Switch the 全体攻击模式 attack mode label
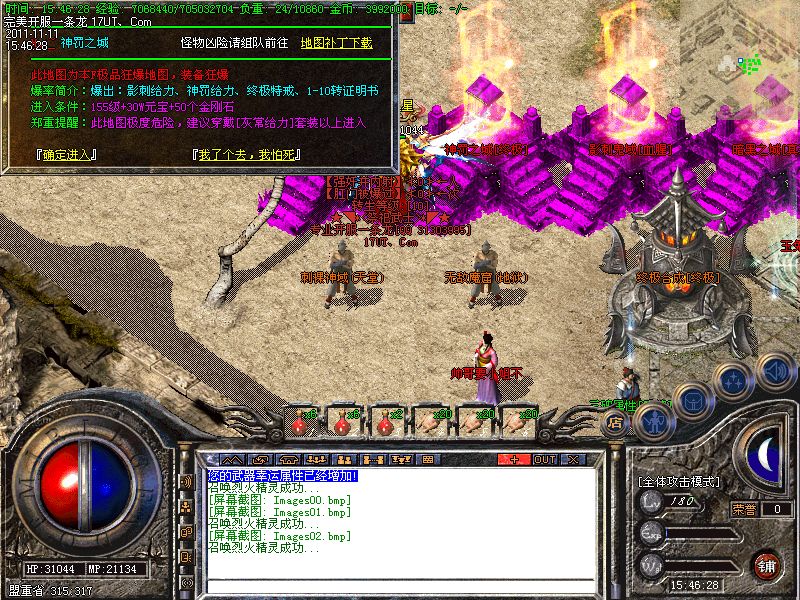 [678, 482]
